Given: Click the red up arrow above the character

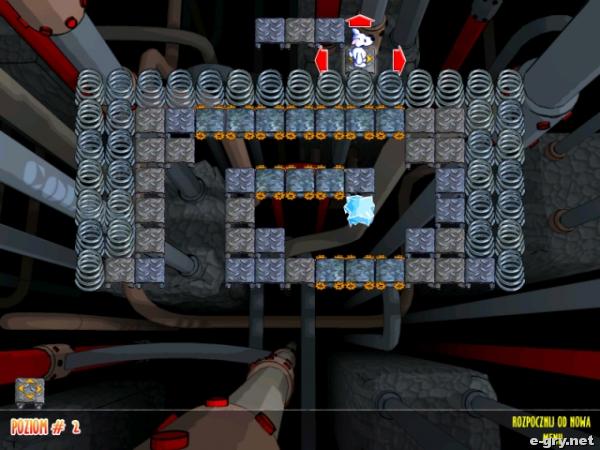Looking at the screenshot, I should pos(359,20).
